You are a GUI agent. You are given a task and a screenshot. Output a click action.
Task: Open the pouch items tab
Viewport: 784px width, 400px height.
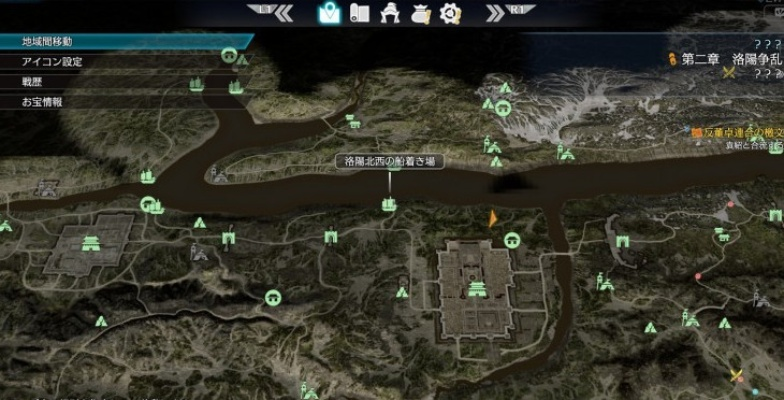421,13
